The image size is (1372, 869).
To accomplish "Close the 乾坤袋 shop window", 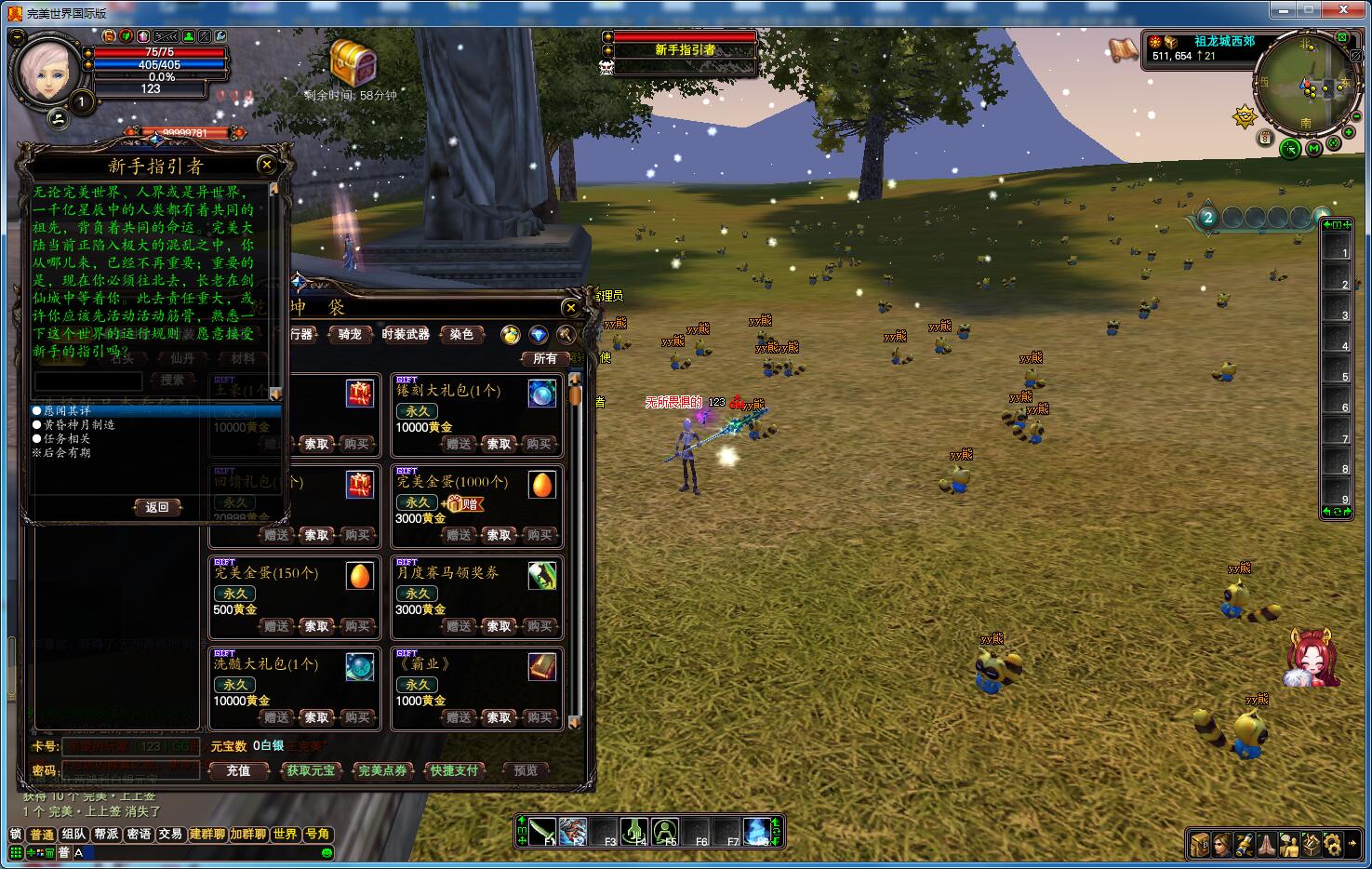I will click(x=571, y=308).
